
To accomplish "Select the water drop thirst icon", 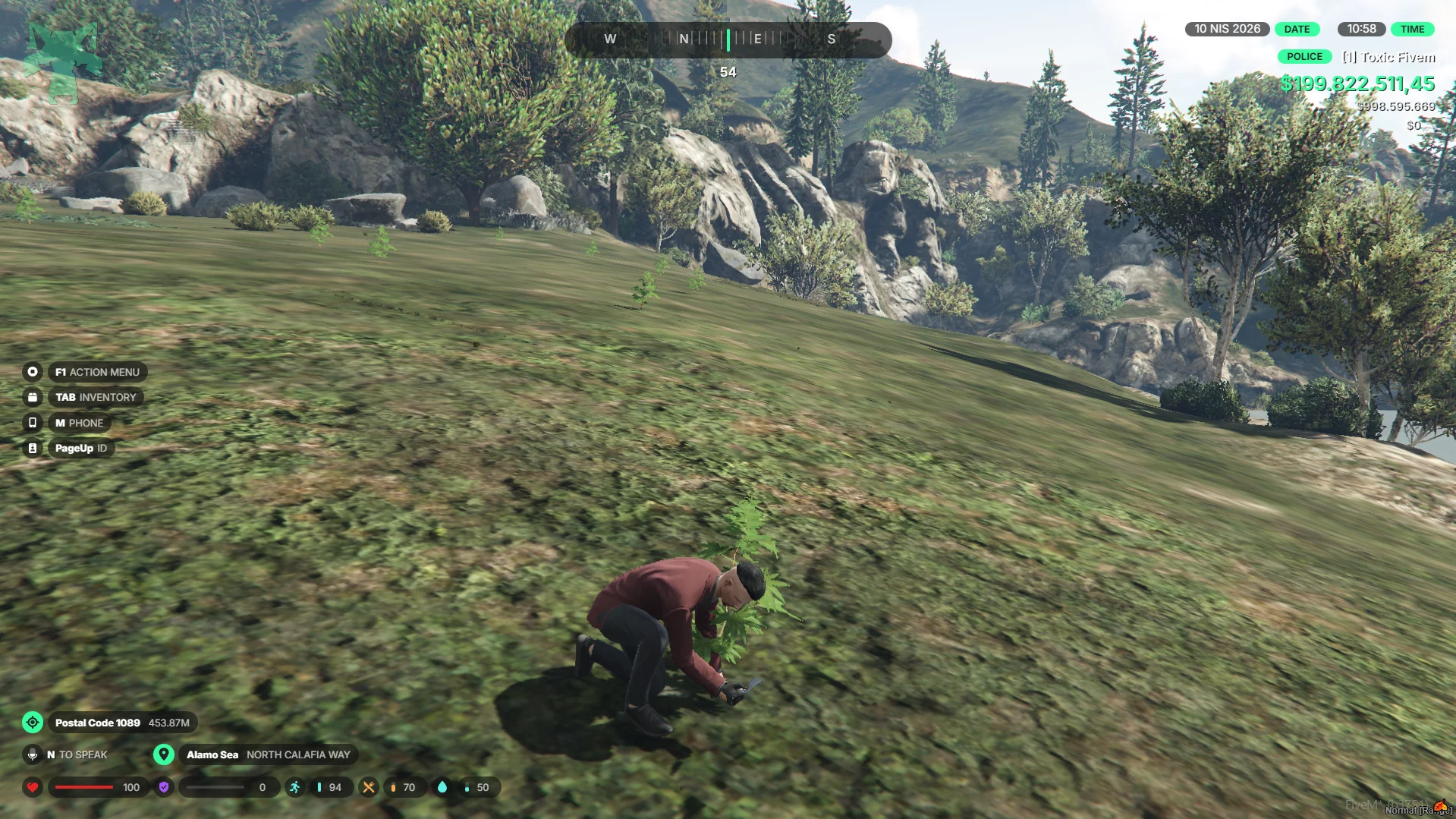I will click(442, 787).
